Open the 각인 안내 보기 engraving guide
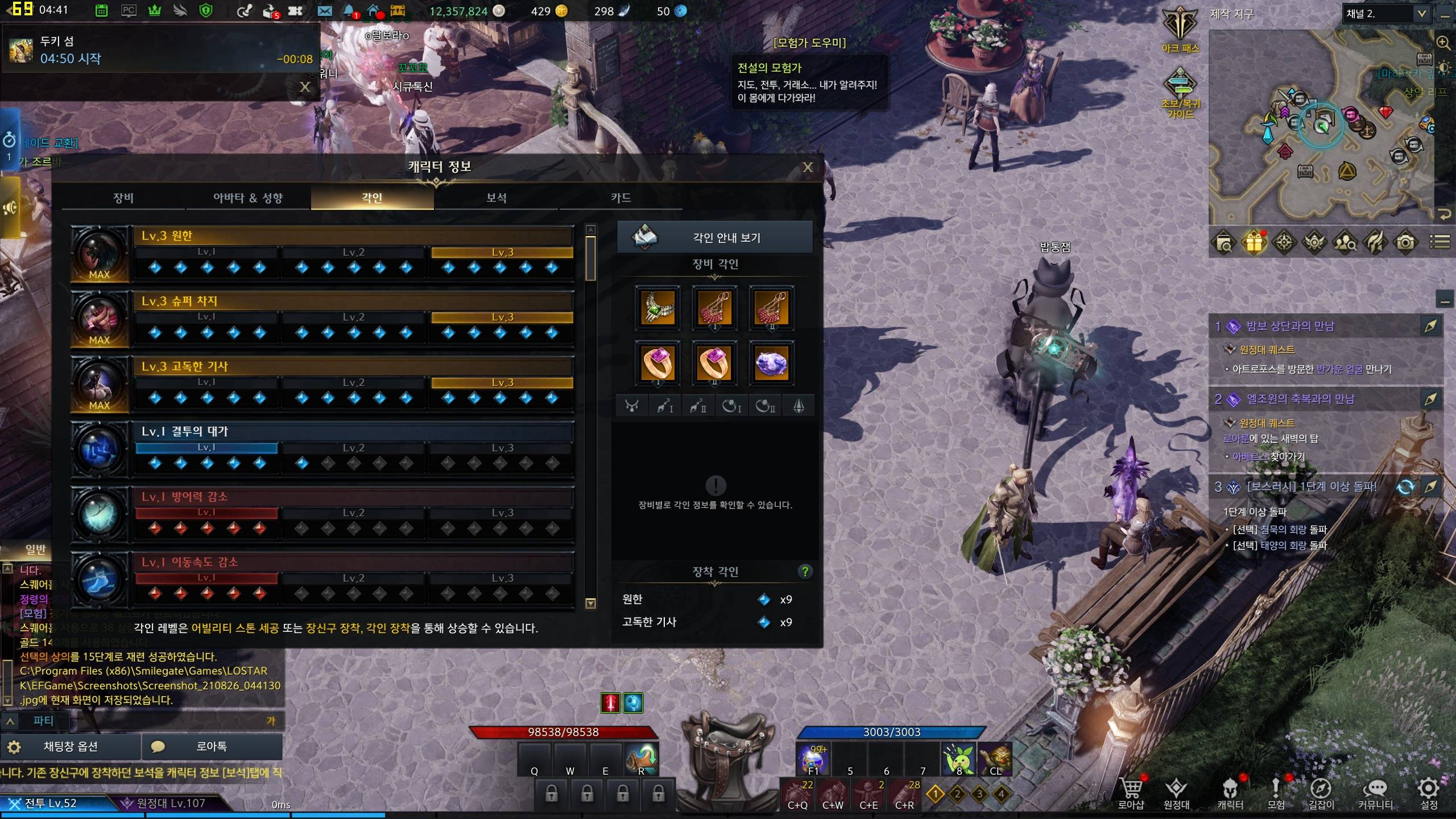The width and height of the screenshot is (1456, 819). coord(715,238)
